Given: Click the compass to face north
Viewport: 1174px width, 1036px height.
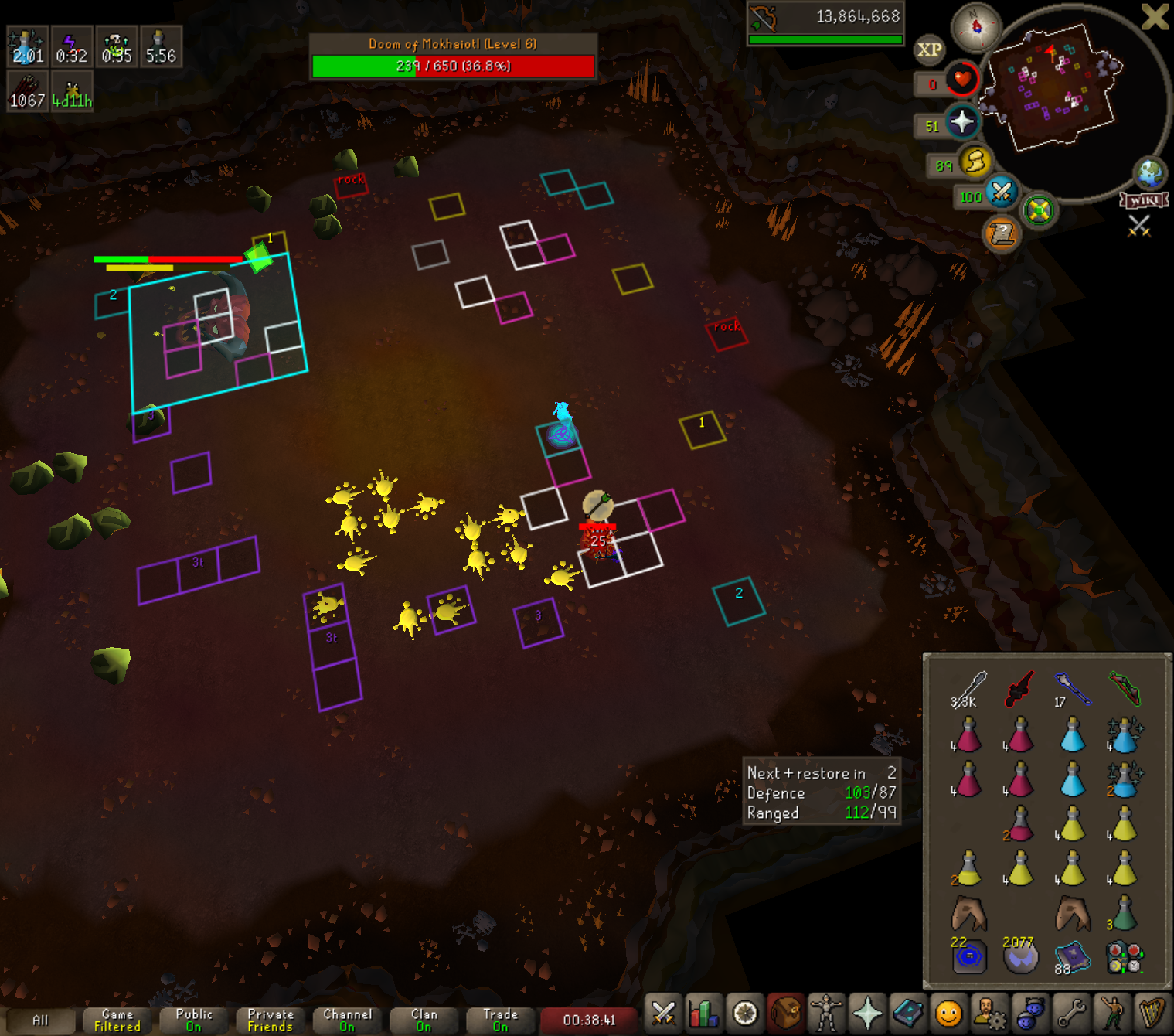Looking at the screenshot, I should pos(976,27).
